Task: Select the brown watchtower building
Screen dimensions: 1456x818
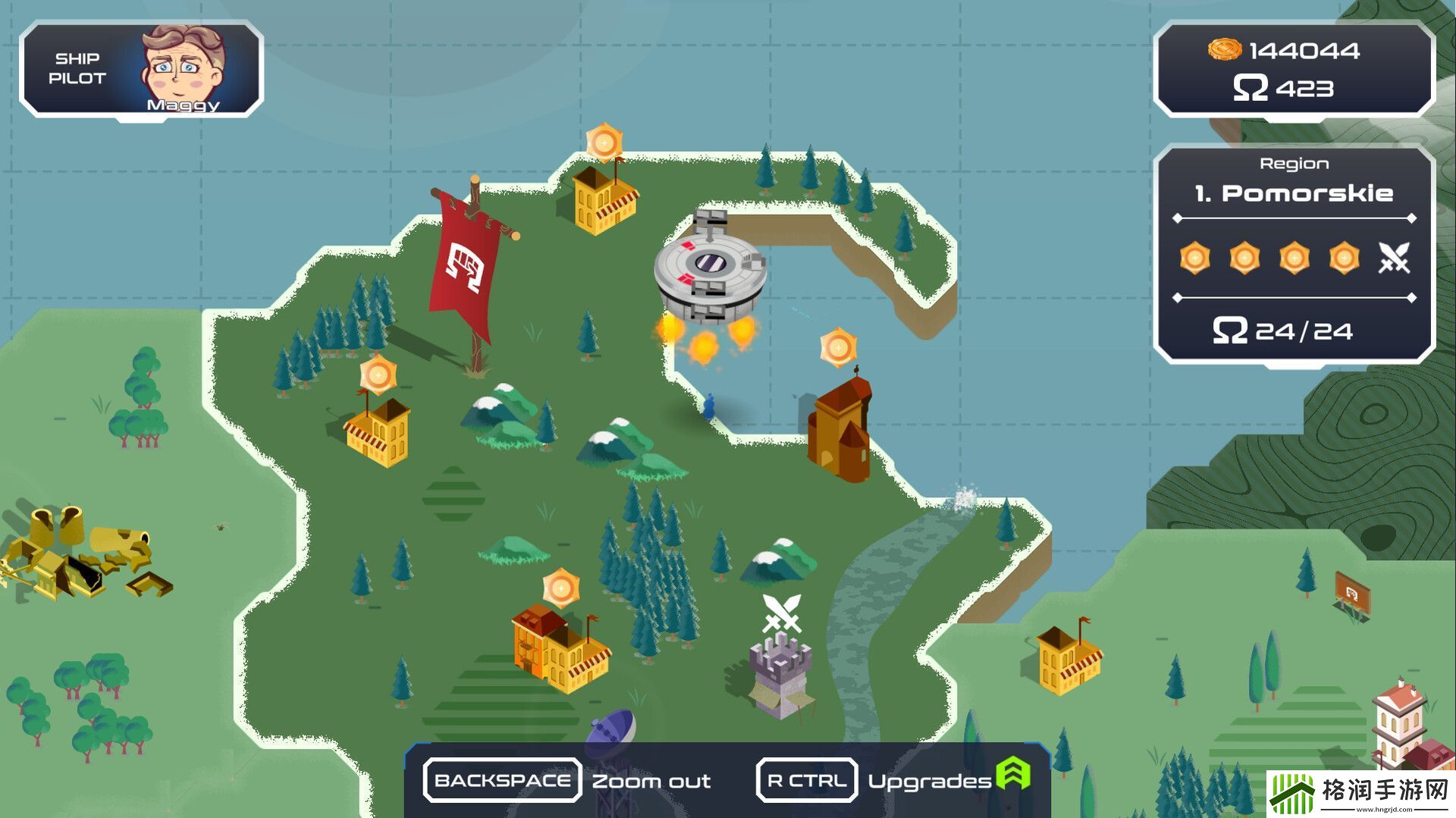Action: [x=840, y=428]
